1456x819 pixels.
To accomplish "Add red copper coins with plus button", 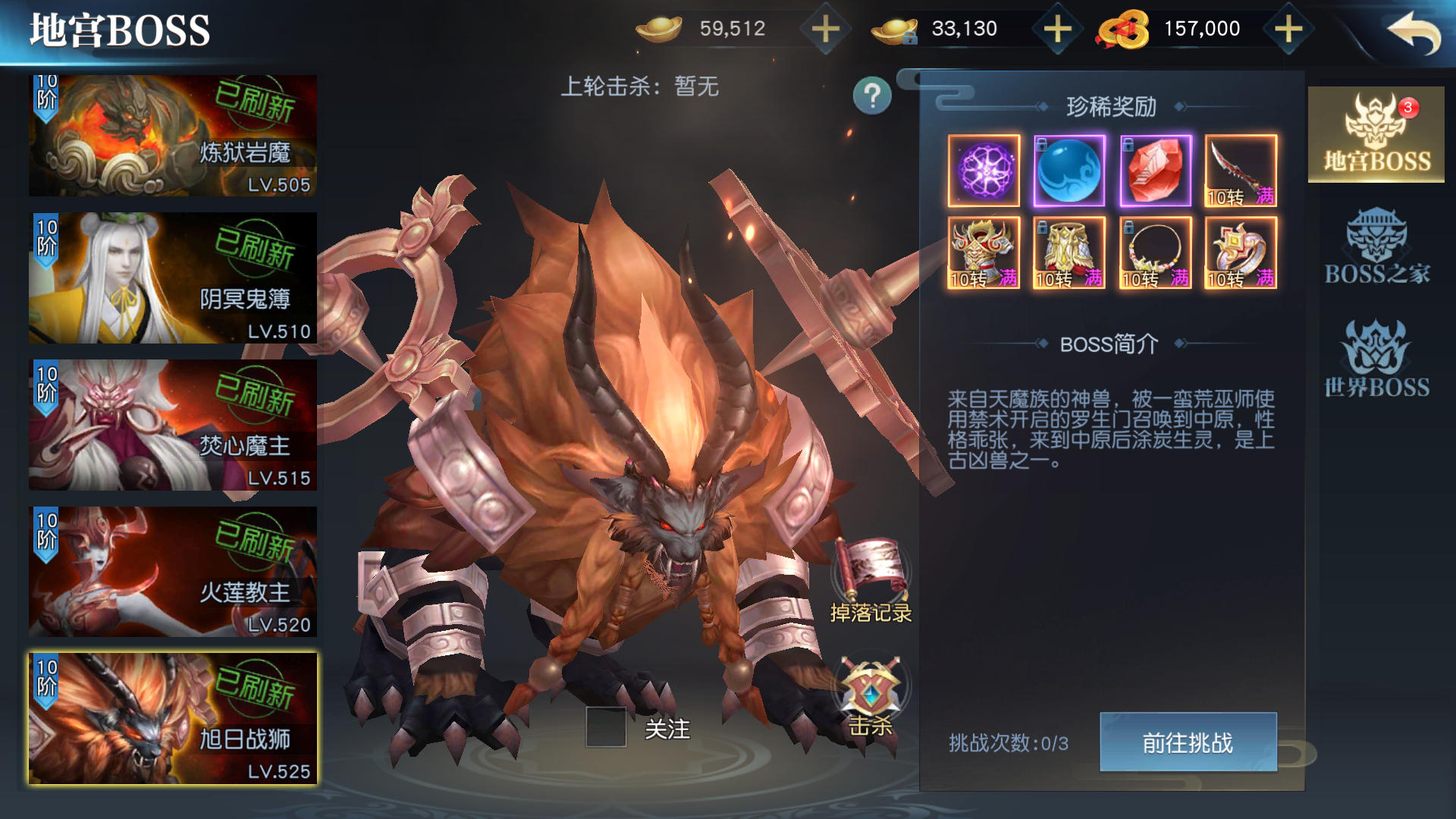I will 1288,30.
